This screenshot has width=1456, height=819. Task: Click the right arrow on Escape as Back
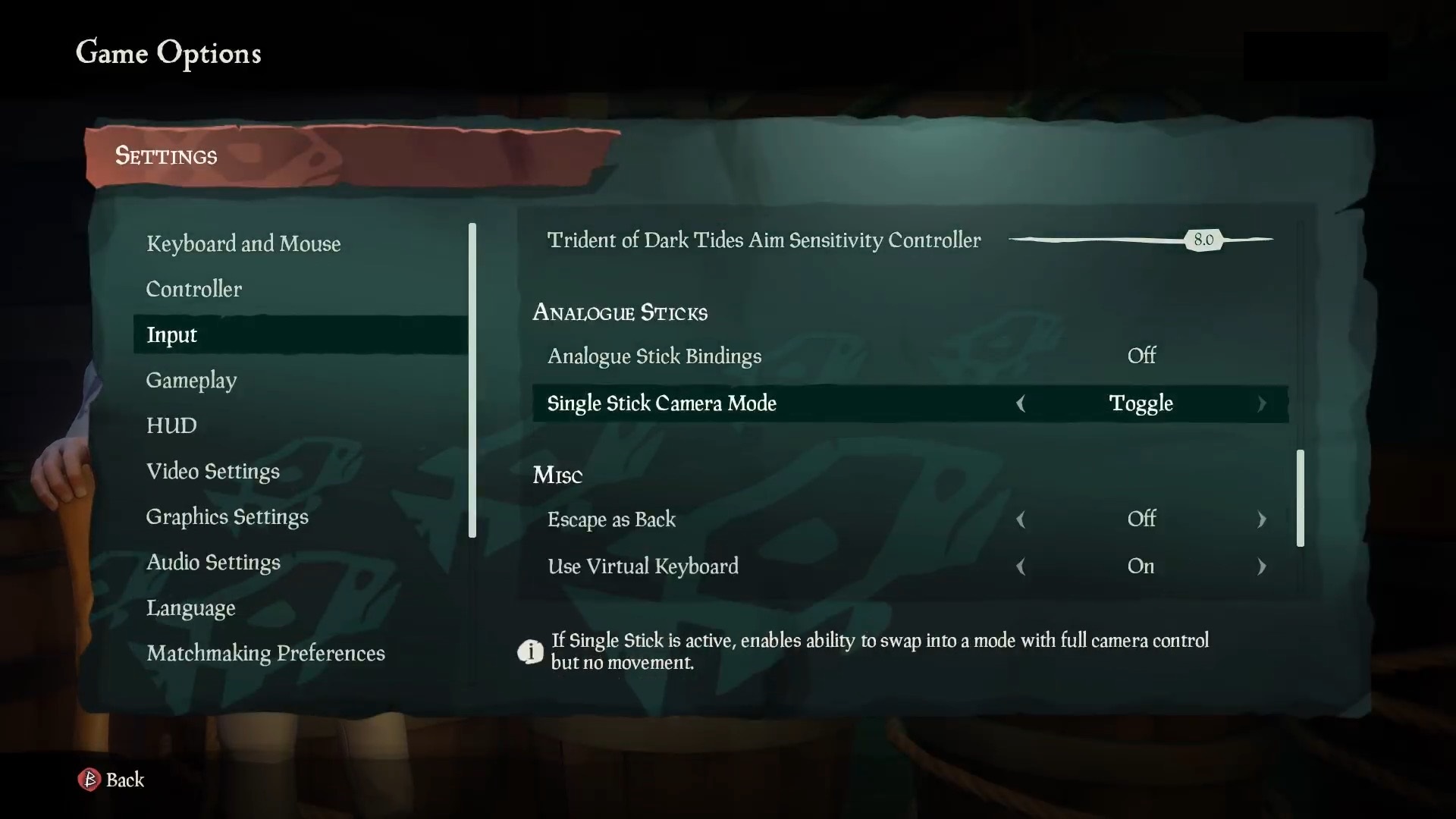[x=1262, y=520]
